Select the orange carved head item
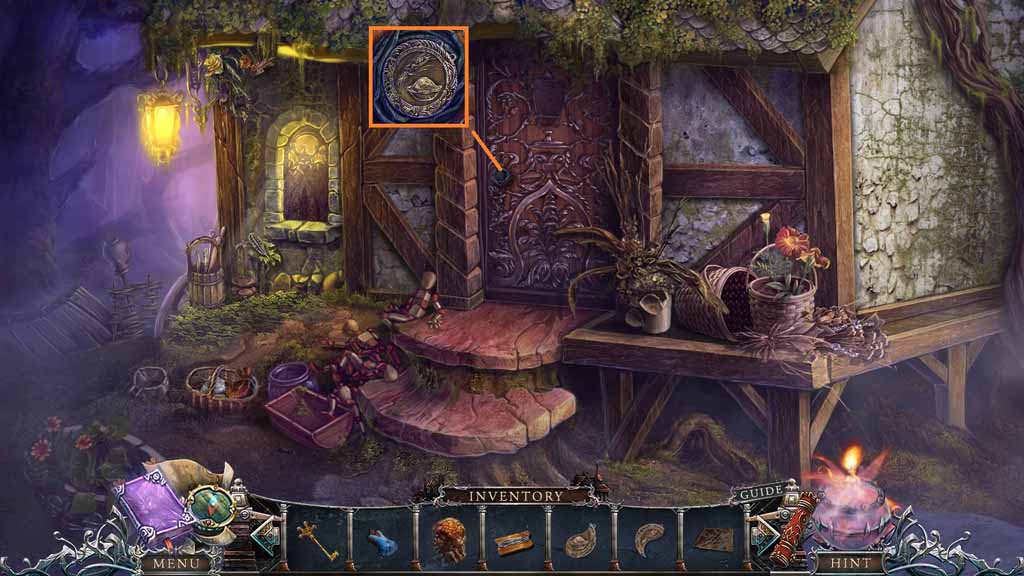The height and width of the screenshot is (576, 1024). [x=449, y=539]
